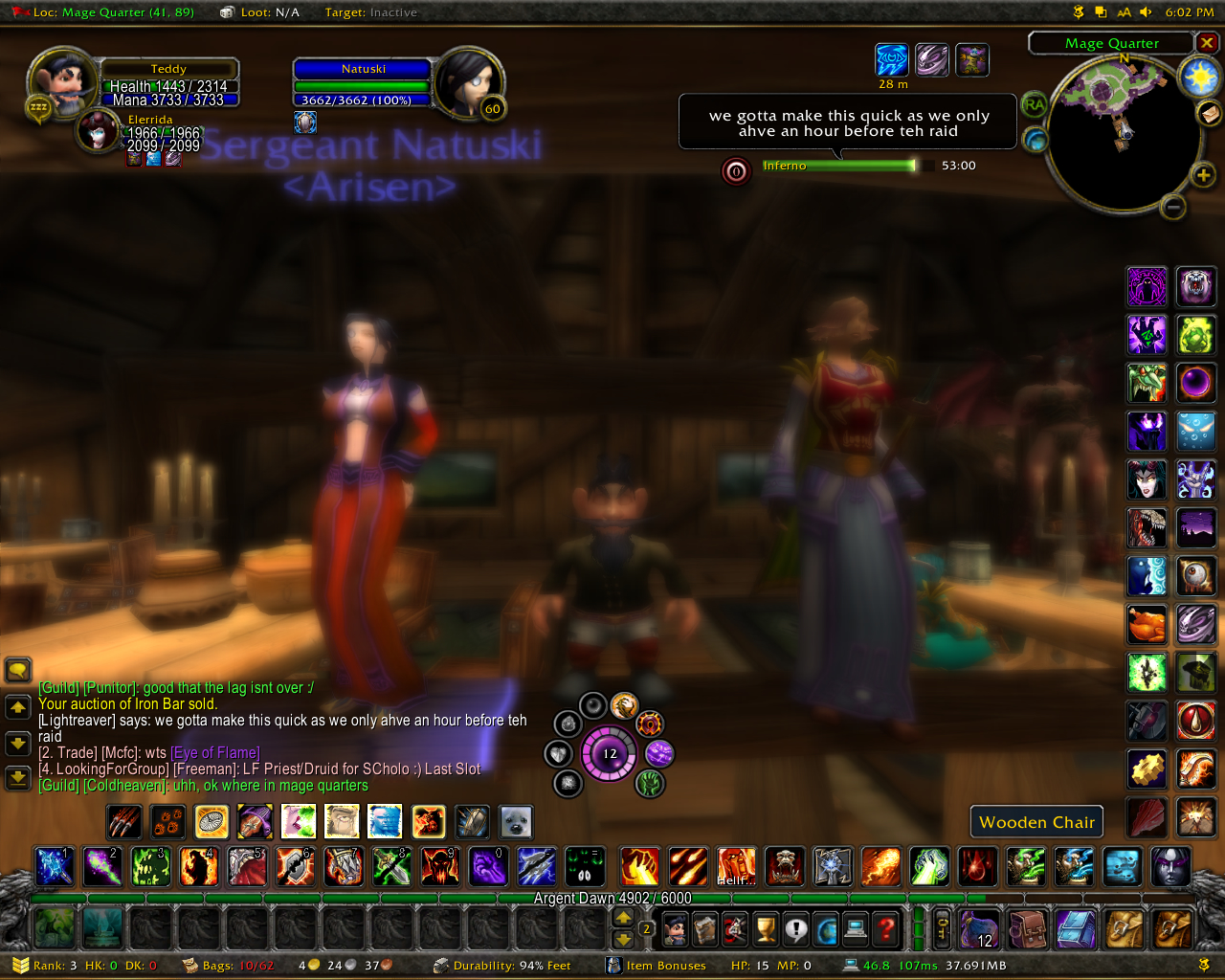Open the red question mark help button

click(887, 928)
